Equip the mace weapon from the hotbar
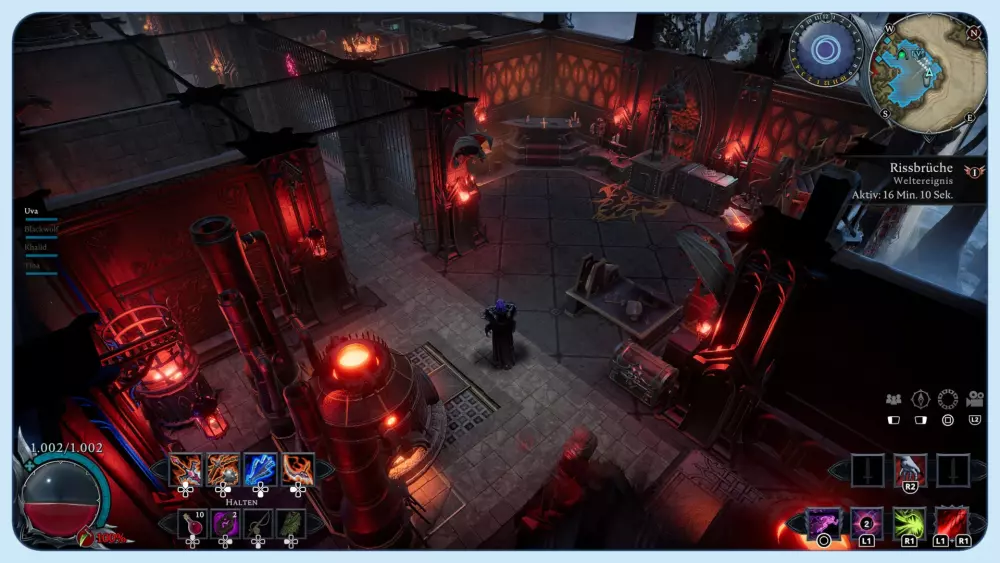This screenshot has width=1000, height=563. [223, 468]
